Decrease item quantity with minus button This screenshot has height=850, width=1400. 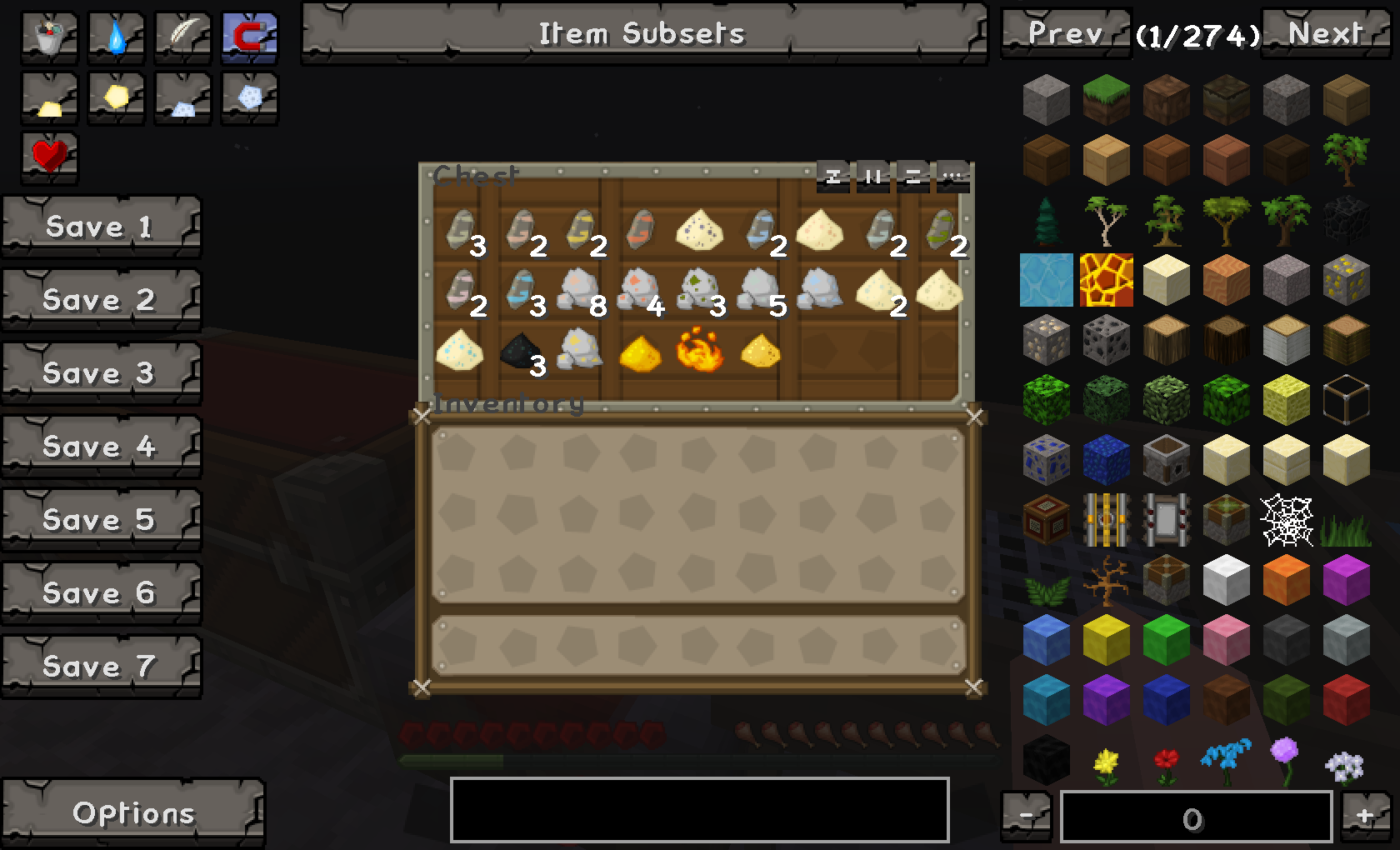point(1026,816)
